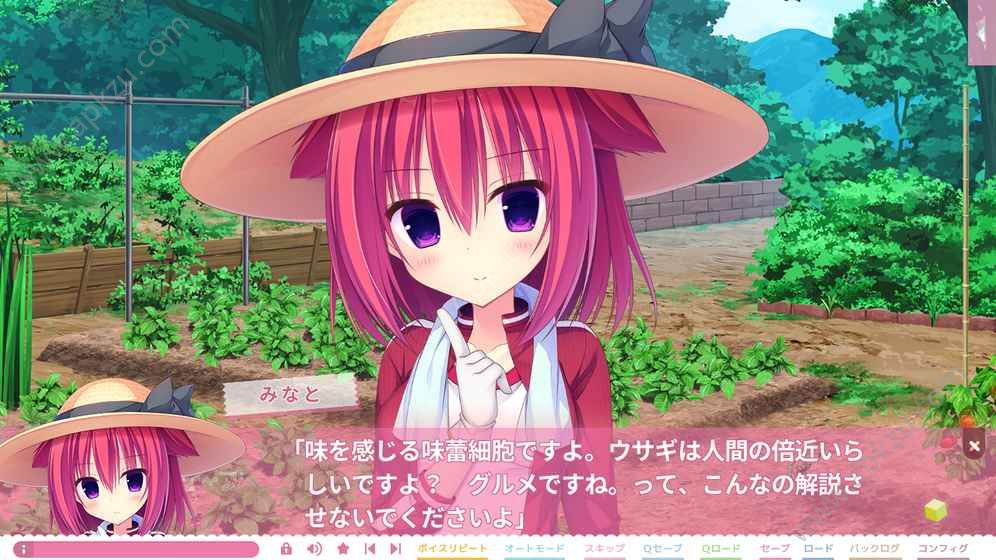
Task: Open the コンフィグ settings screen
Action: [940, 549]
